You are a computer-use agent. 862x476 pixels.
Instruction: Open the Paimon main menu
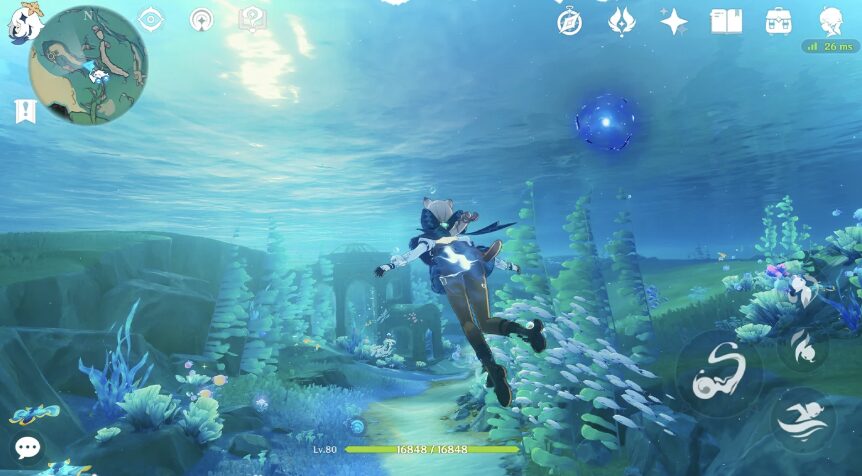click(x=22, y=22)
